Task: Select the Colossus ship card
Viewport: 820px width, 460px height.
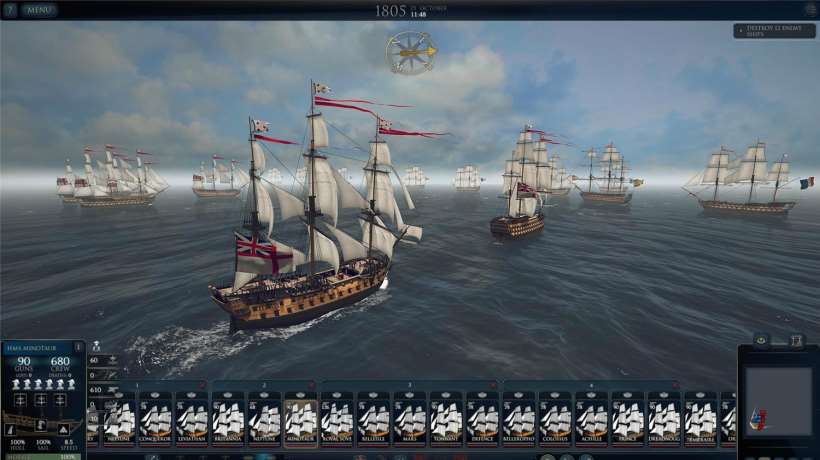Action: coord(555,418)
